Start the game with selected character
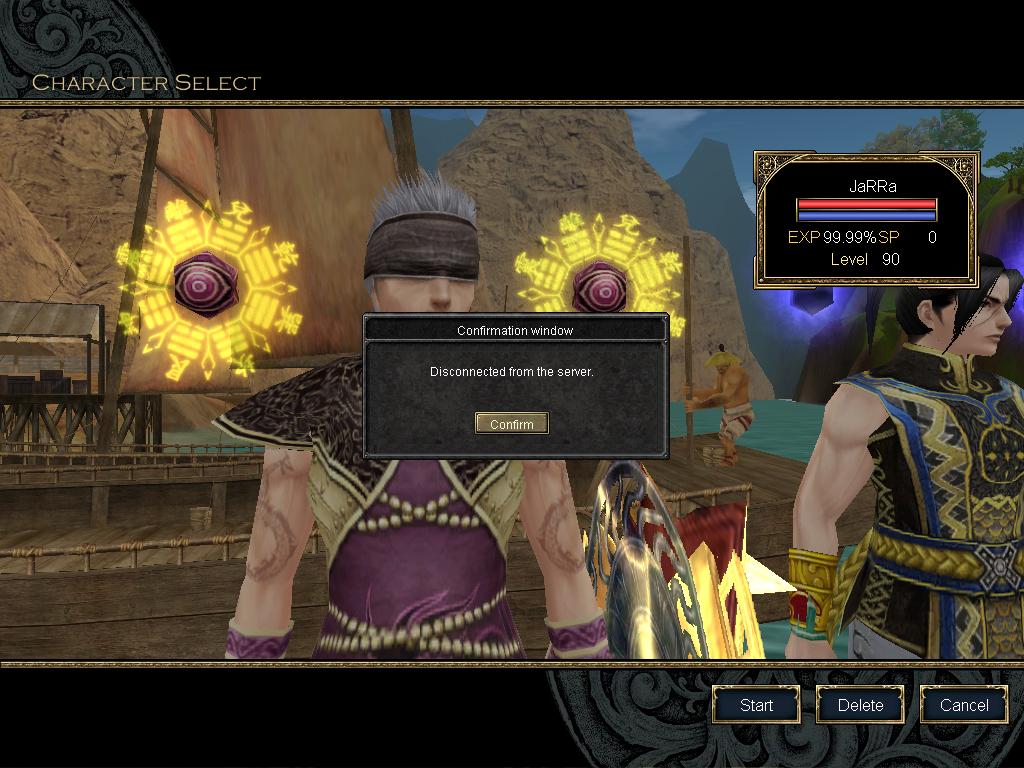 click(x=756, y=705)
